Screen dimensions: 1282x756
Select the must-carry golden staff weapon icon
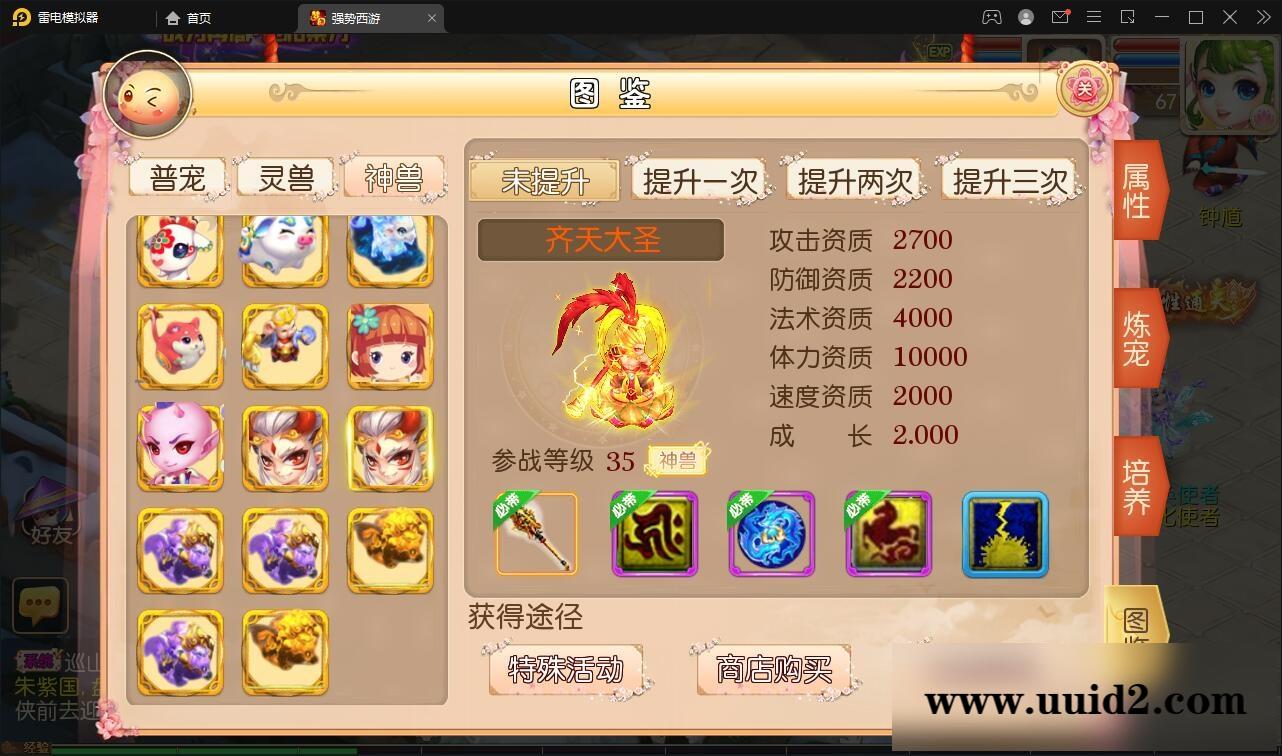click(x=537, y=535)
